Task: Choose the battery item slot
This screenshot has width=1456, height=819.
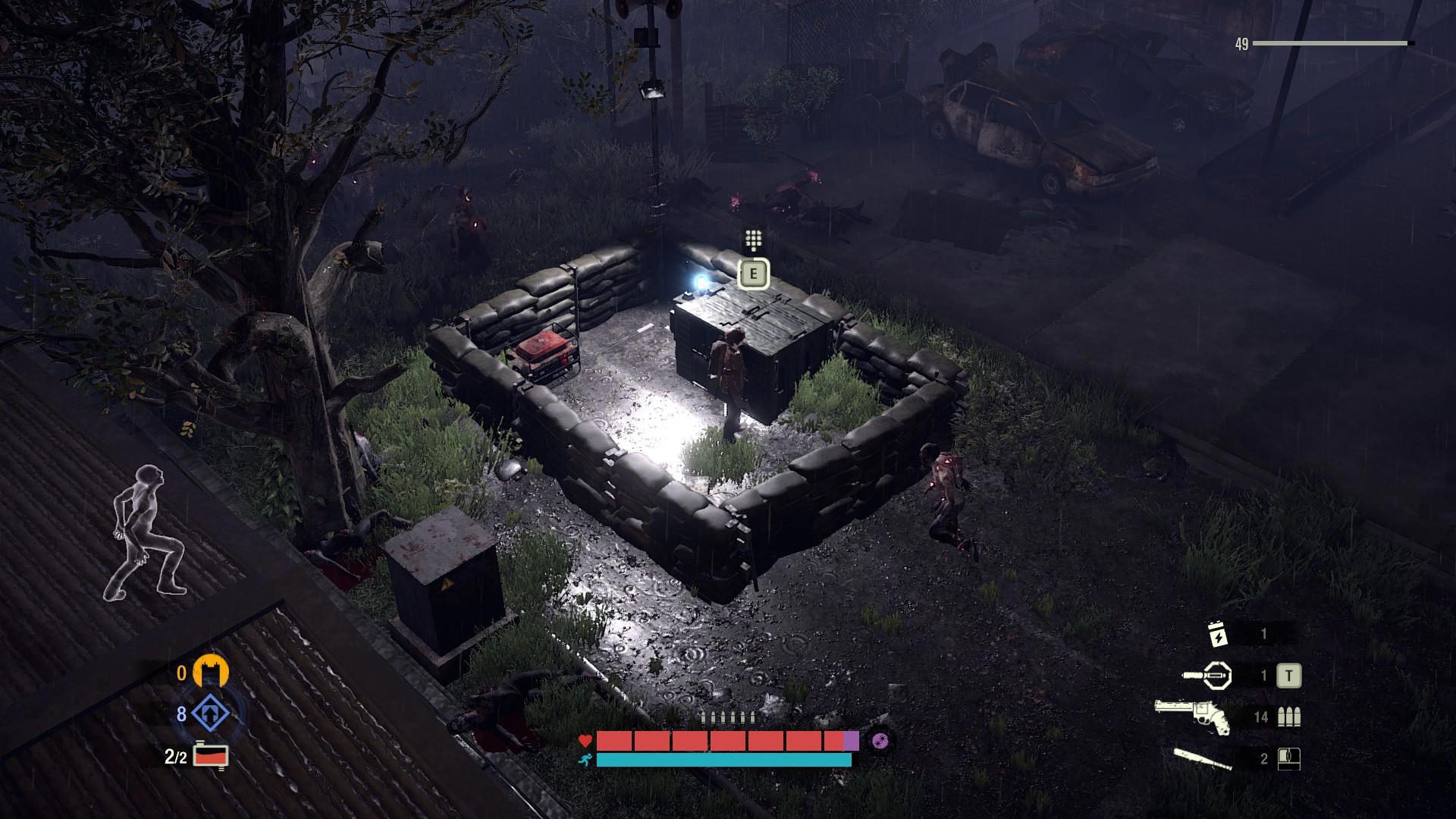Action: tap(1218, 634)
